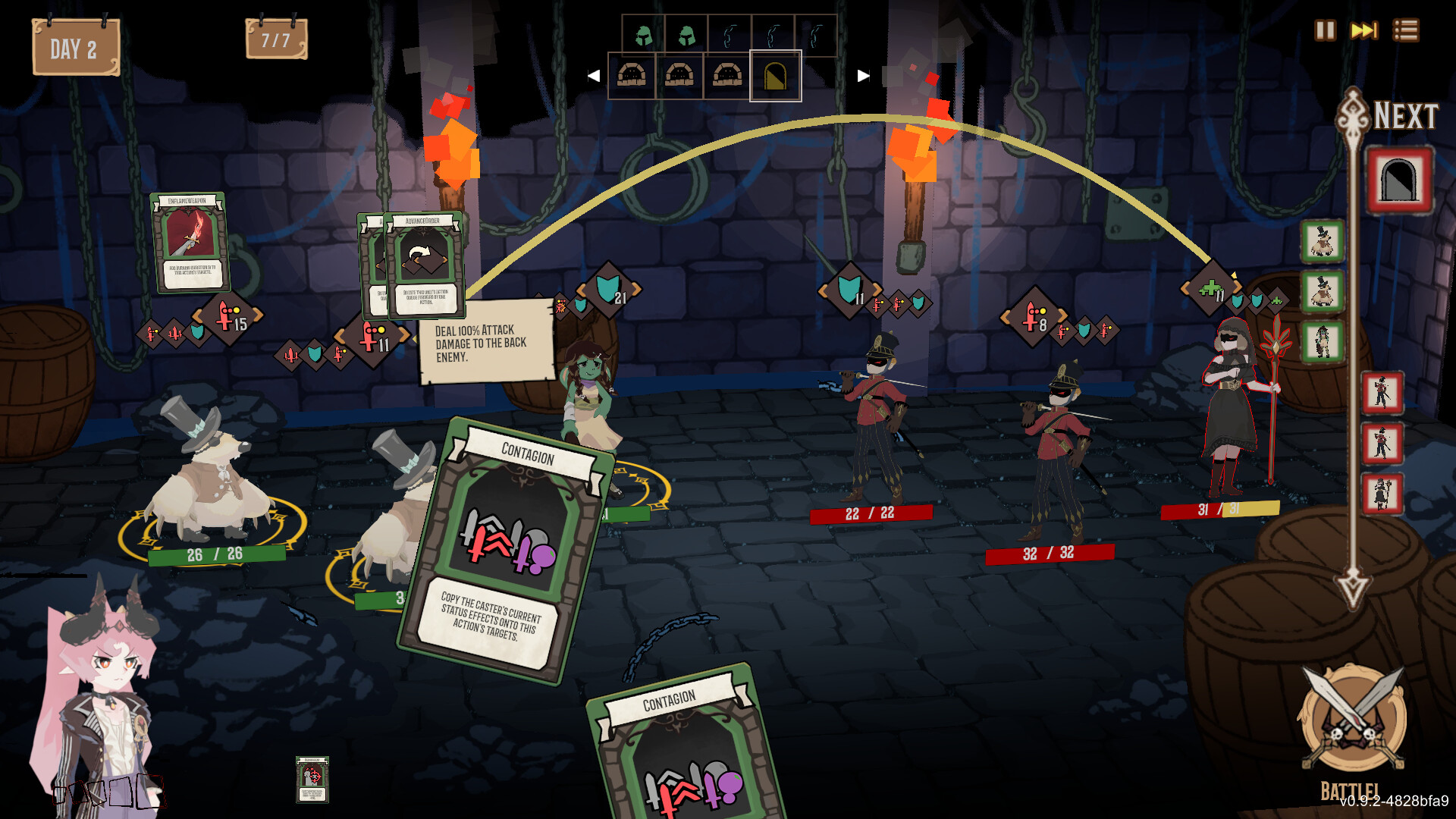Pick the Advance Order card
Screen dimensions: 1456x819
click(425, 264)
